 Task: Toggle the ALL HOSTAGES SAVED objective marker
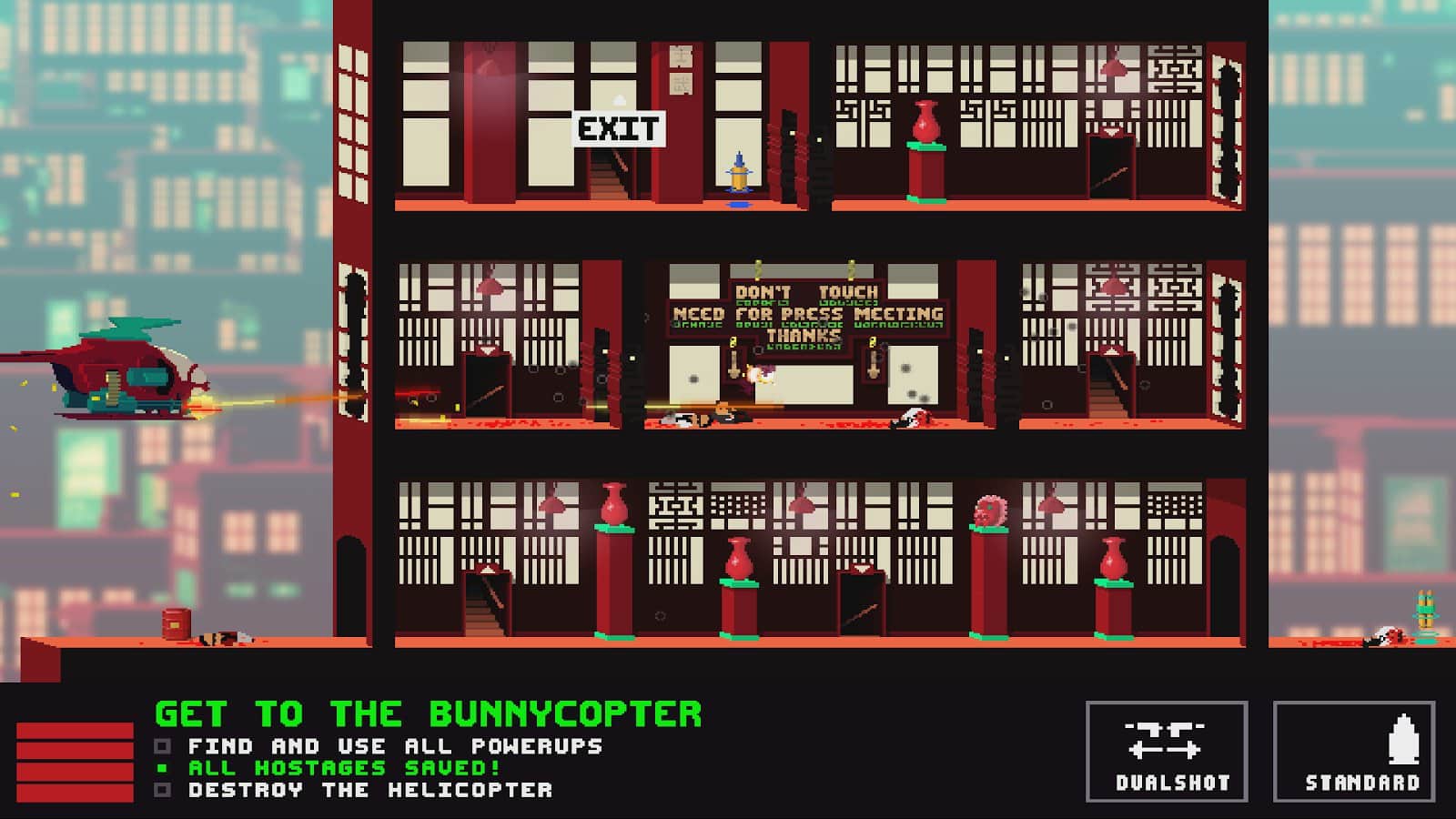pyautogui.click(x=164, y=768)
